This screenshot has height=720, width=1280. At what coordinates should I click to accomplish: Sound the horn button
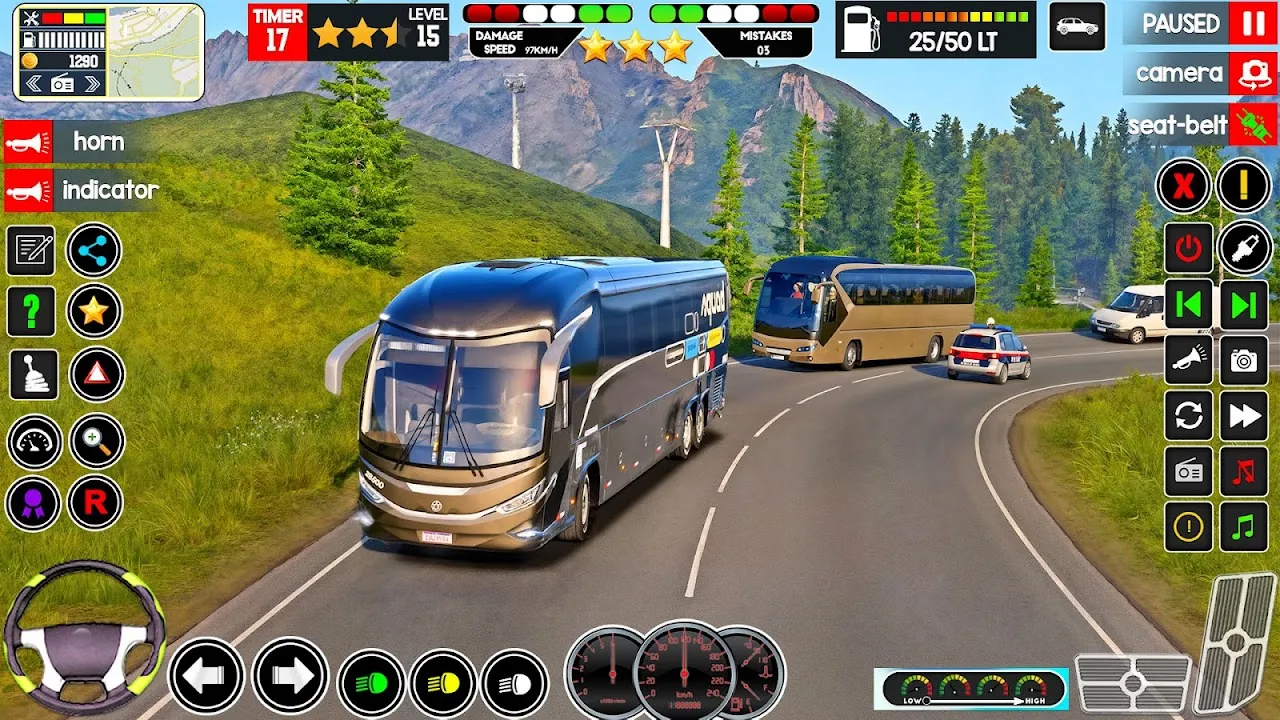click(80, 142)
